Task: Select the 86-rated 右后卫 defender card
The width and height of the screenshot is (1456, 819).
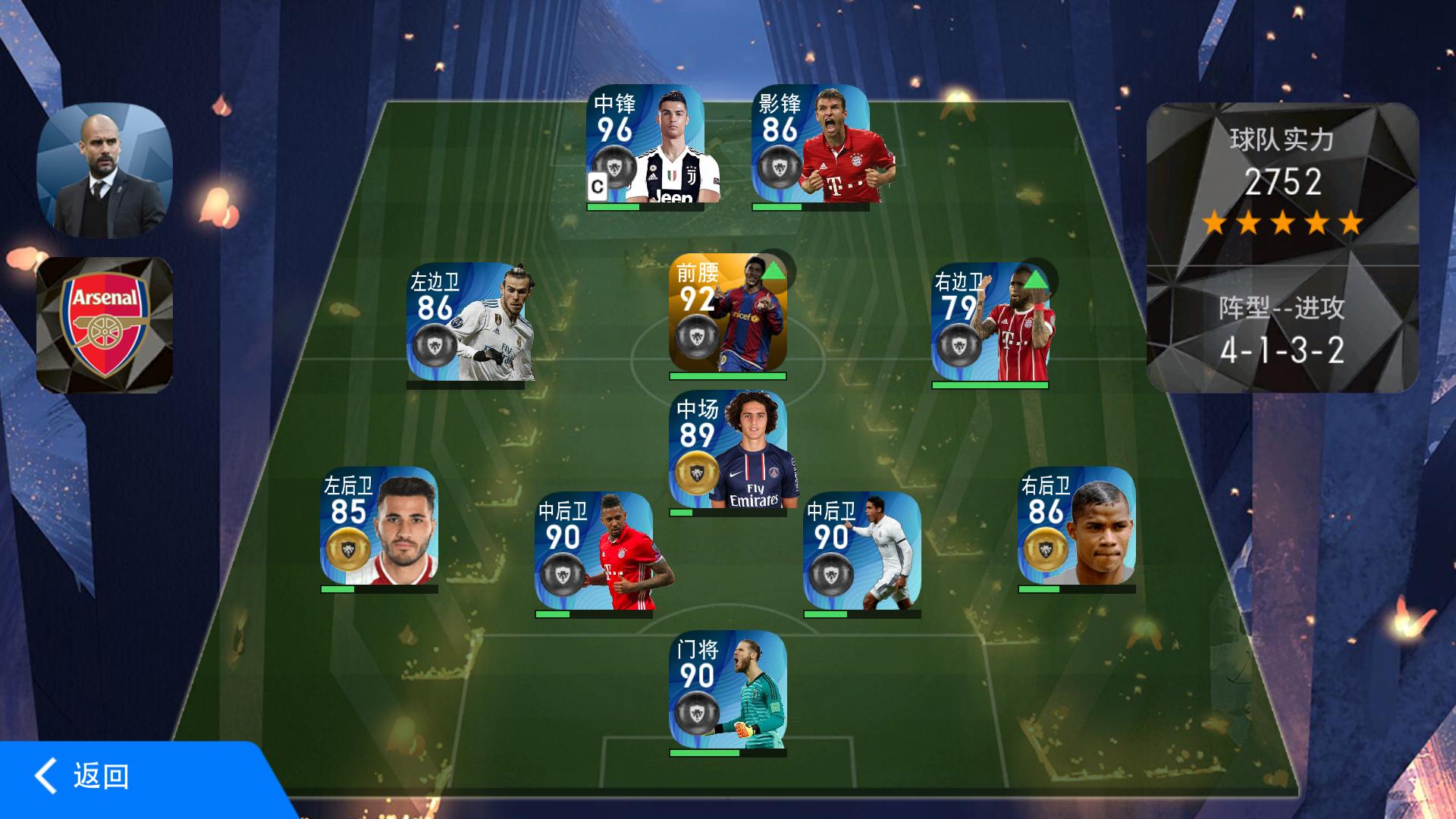Action: [x=1076, y=526]
